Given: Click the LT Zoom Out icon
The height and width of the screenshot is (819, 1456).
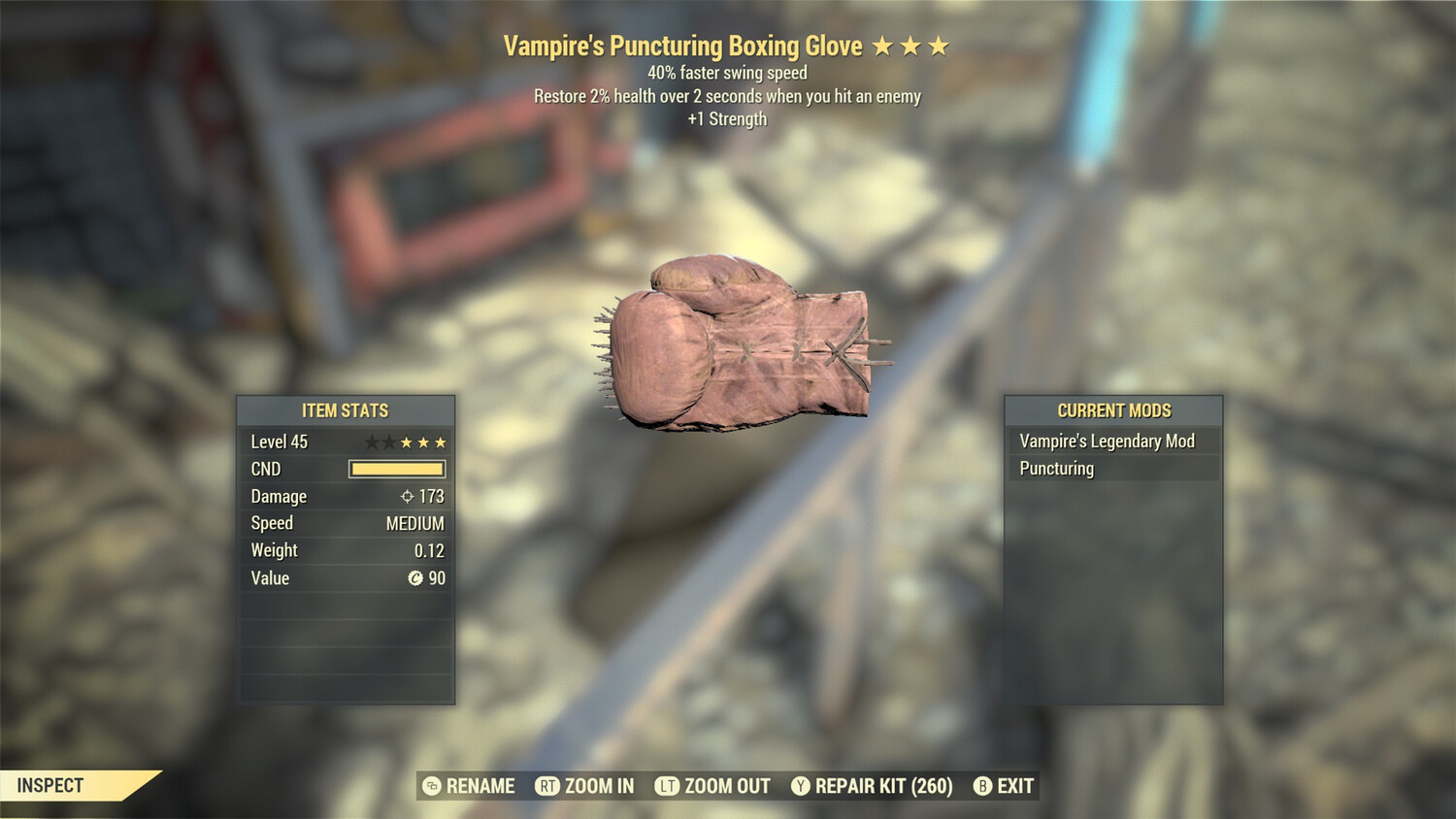Looking at the screenshot, I should (668, 786).
